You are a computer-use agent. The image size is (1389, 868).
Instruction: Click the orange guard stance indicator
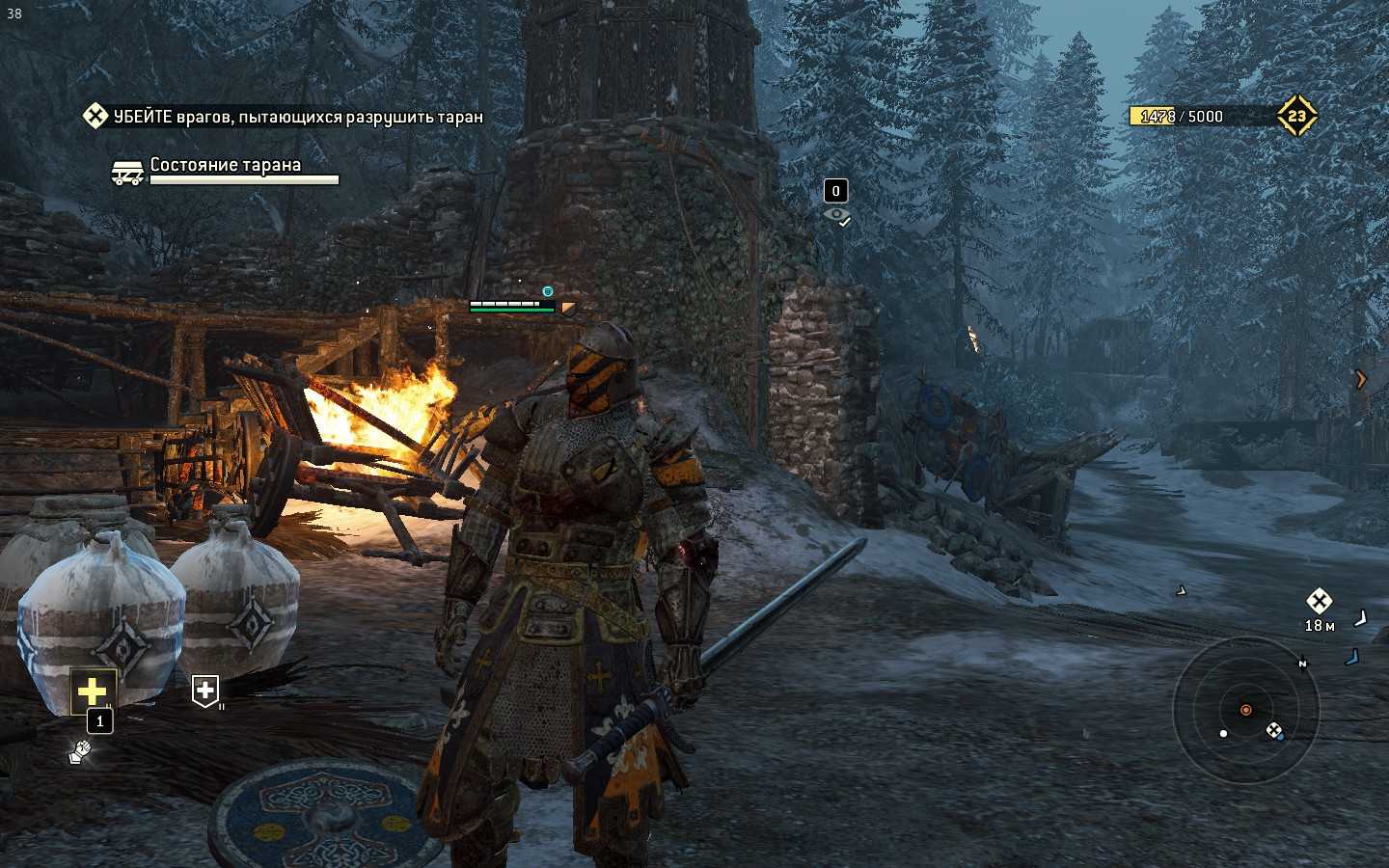pyautogui.click(x=569, y=309)
